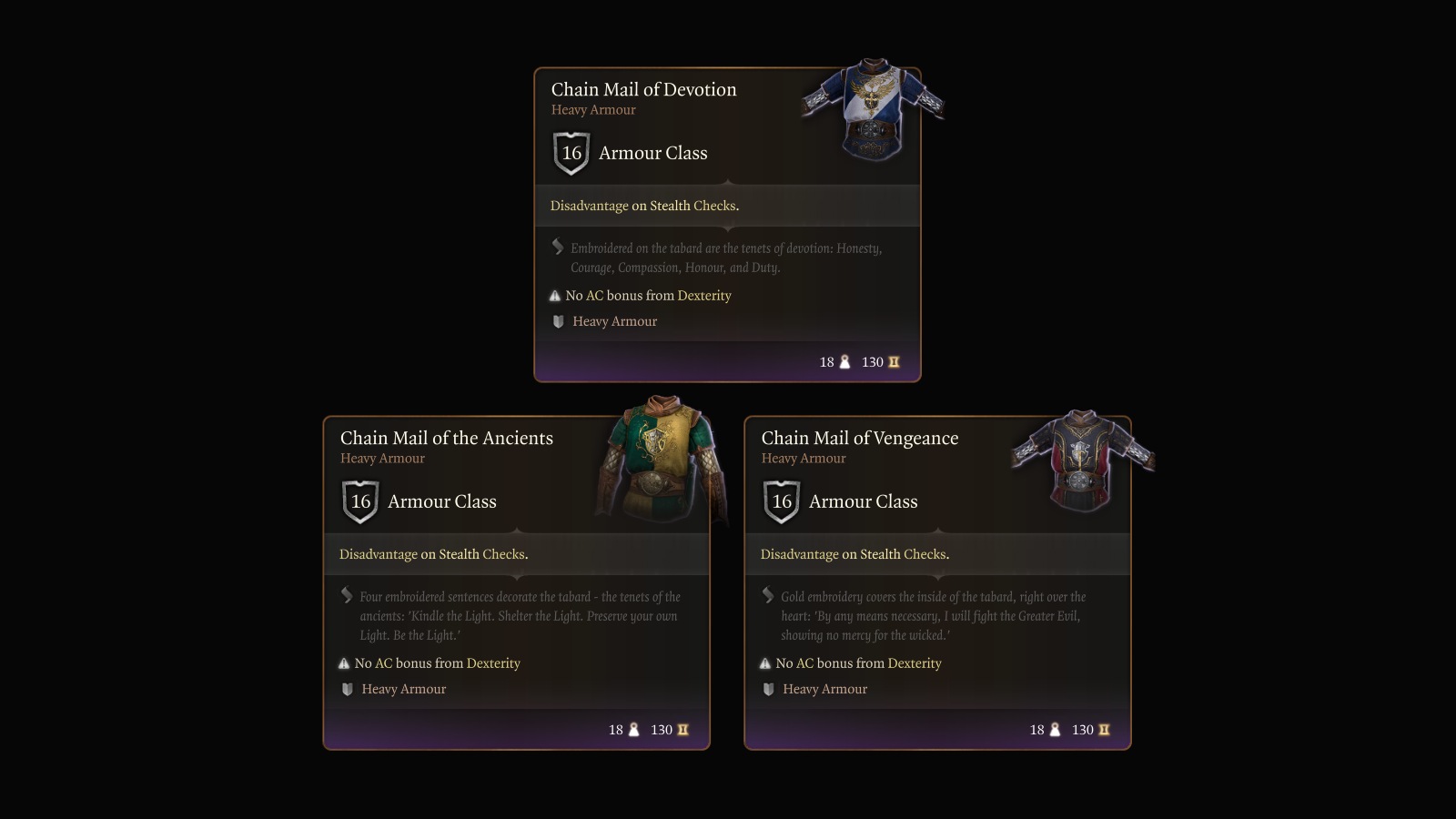The width and height of the screenshot is (1456, 819).
Task: Click the Disadvantage text on Chain Mail of the Ancients
Action: [x=377, y=553]
